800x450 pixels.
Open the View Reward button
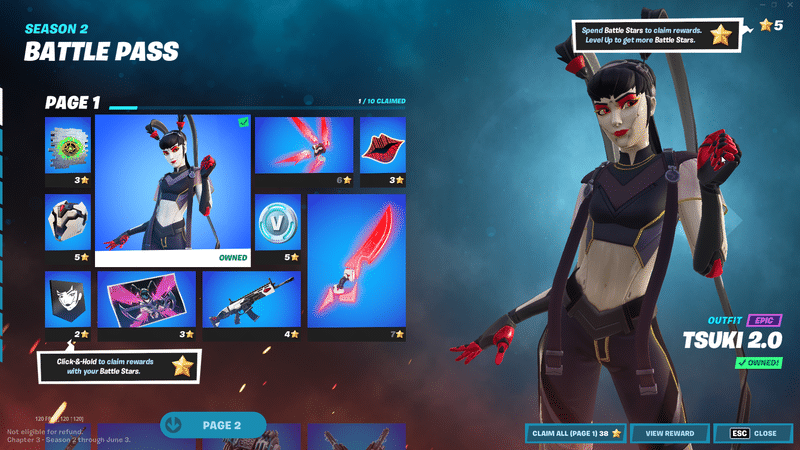(x=669, y=433)
